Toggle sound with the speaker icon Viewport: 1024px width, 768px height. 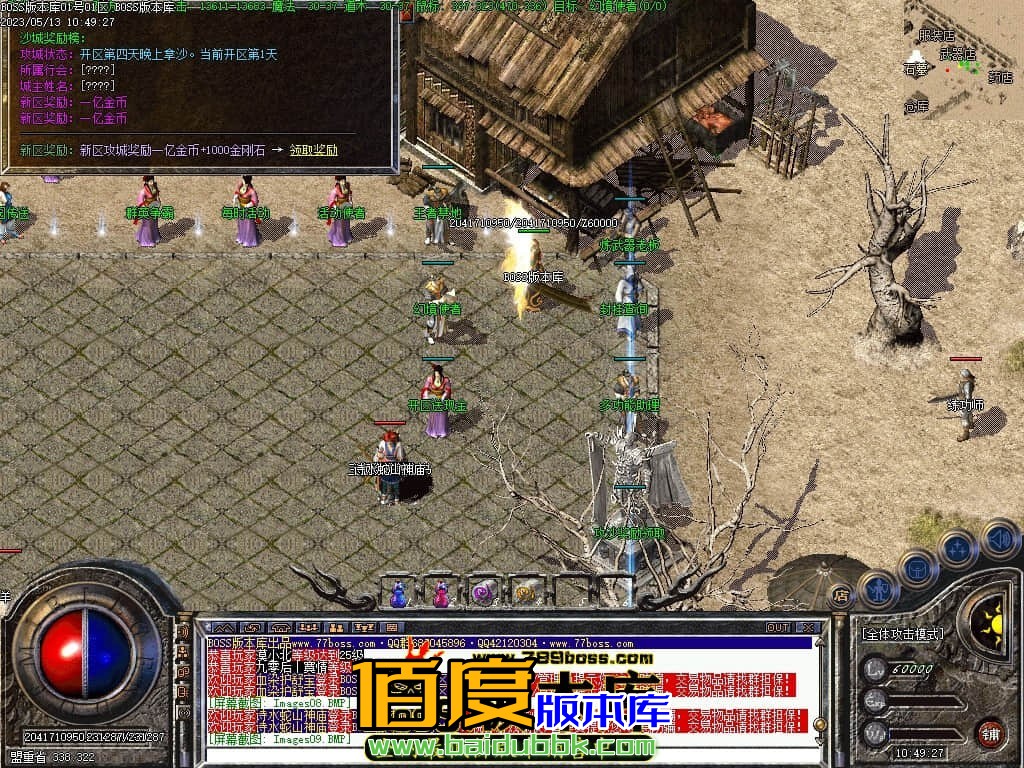point(999,538)
